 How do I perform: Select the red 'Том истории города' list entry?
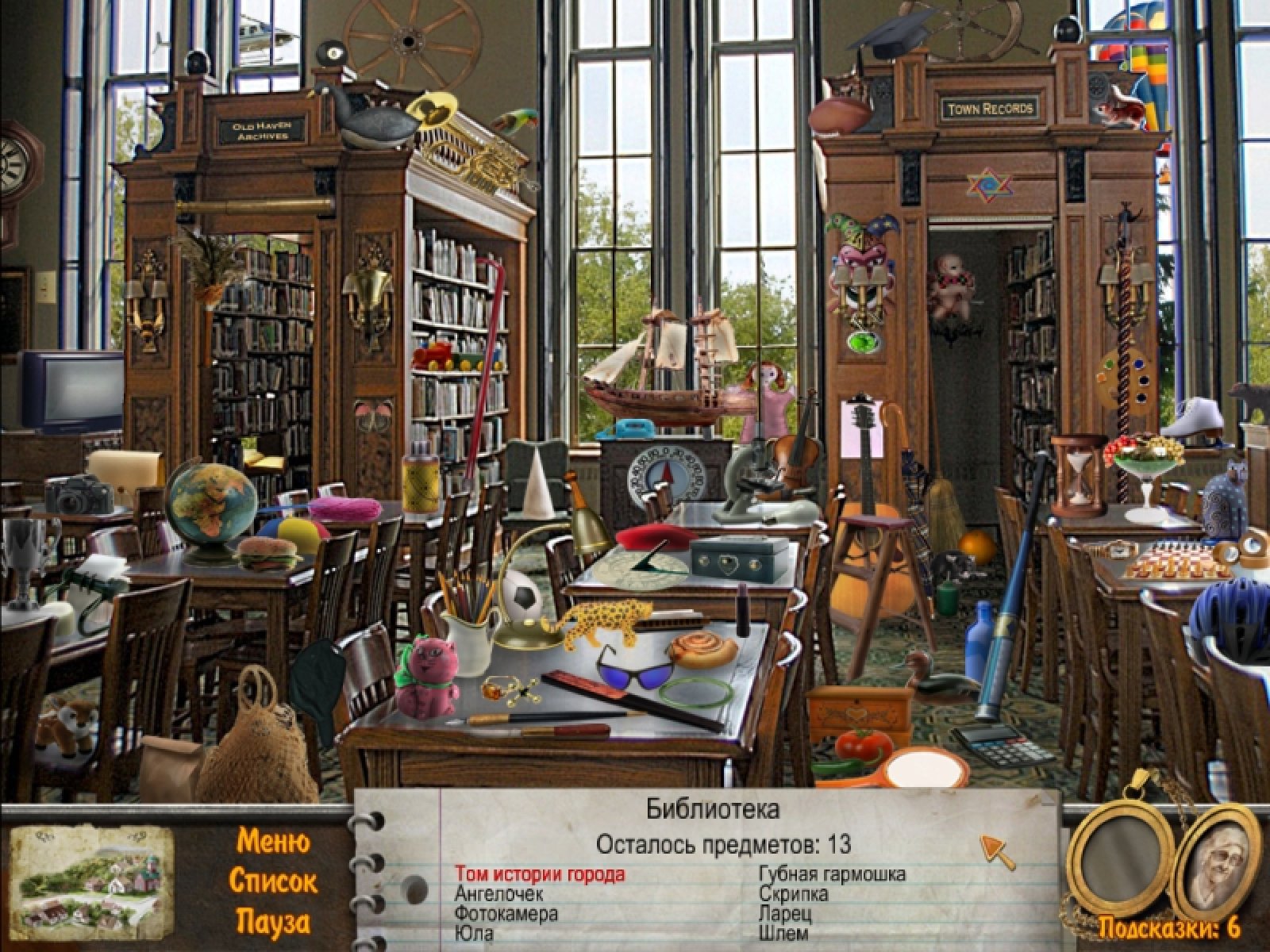click(x=540, y=874)
